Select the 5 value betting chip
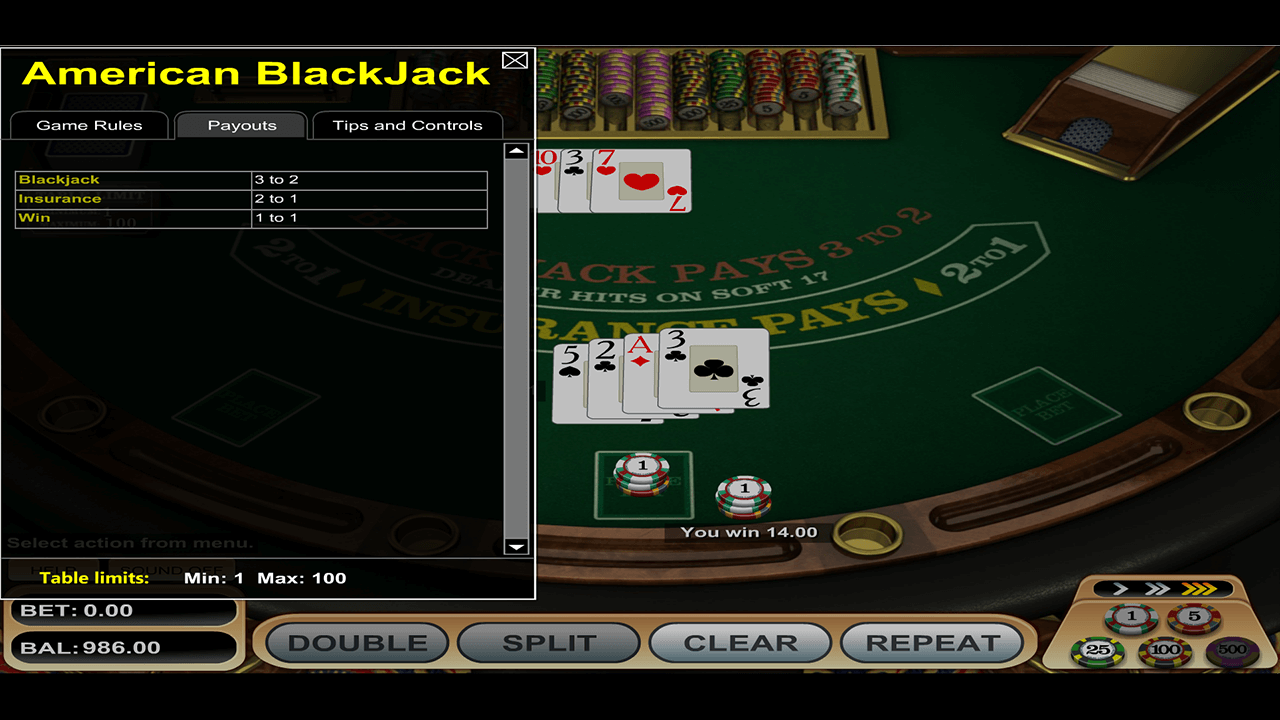The height and width of the screenshot is (720, 1280). pyautogui.click(x=1194, y=616)
